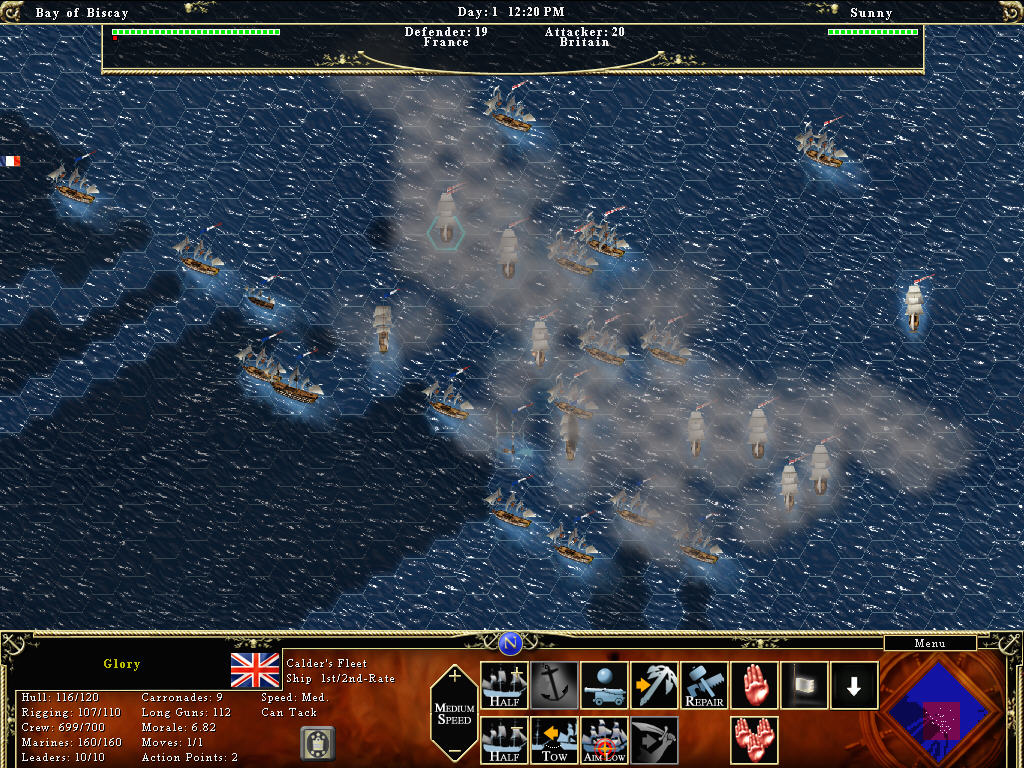1024x768 pixels.
Task: Raise the white flag icon
Action: (x=804, y=685)
